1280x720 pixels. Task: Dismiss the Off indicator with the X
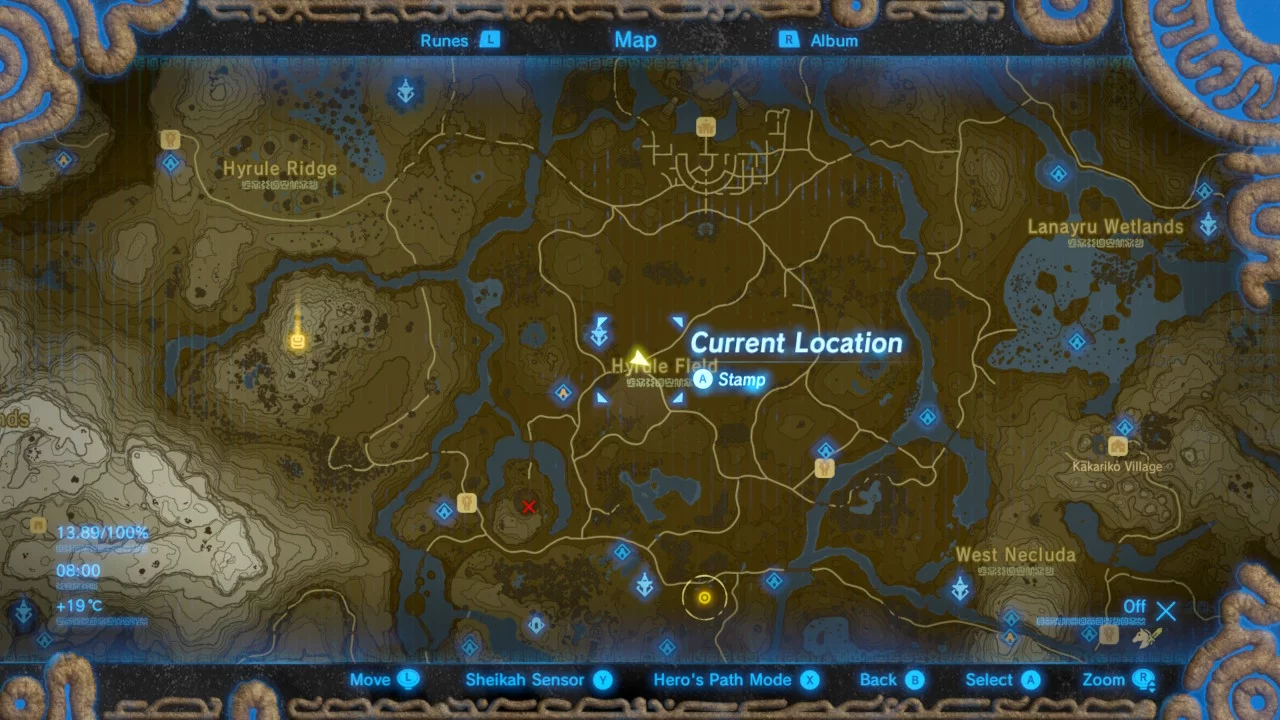click(x=1166, y=610)
